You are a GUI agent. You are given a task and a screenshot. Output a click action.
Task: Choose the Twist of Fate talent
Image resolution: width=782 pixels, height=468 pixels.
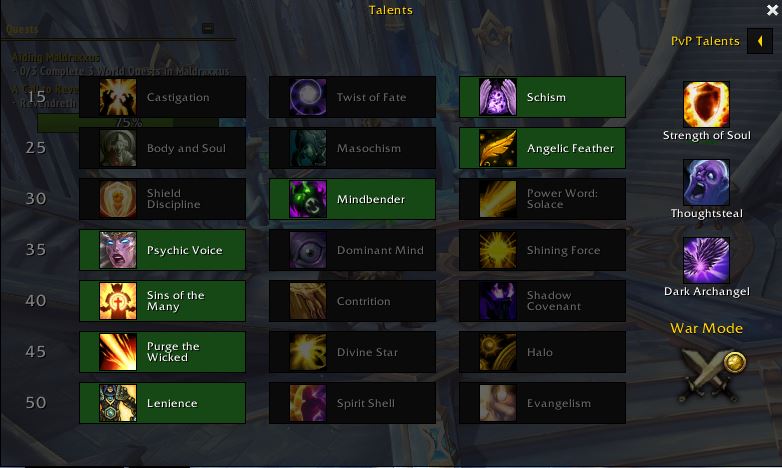[x=352, y=97]
